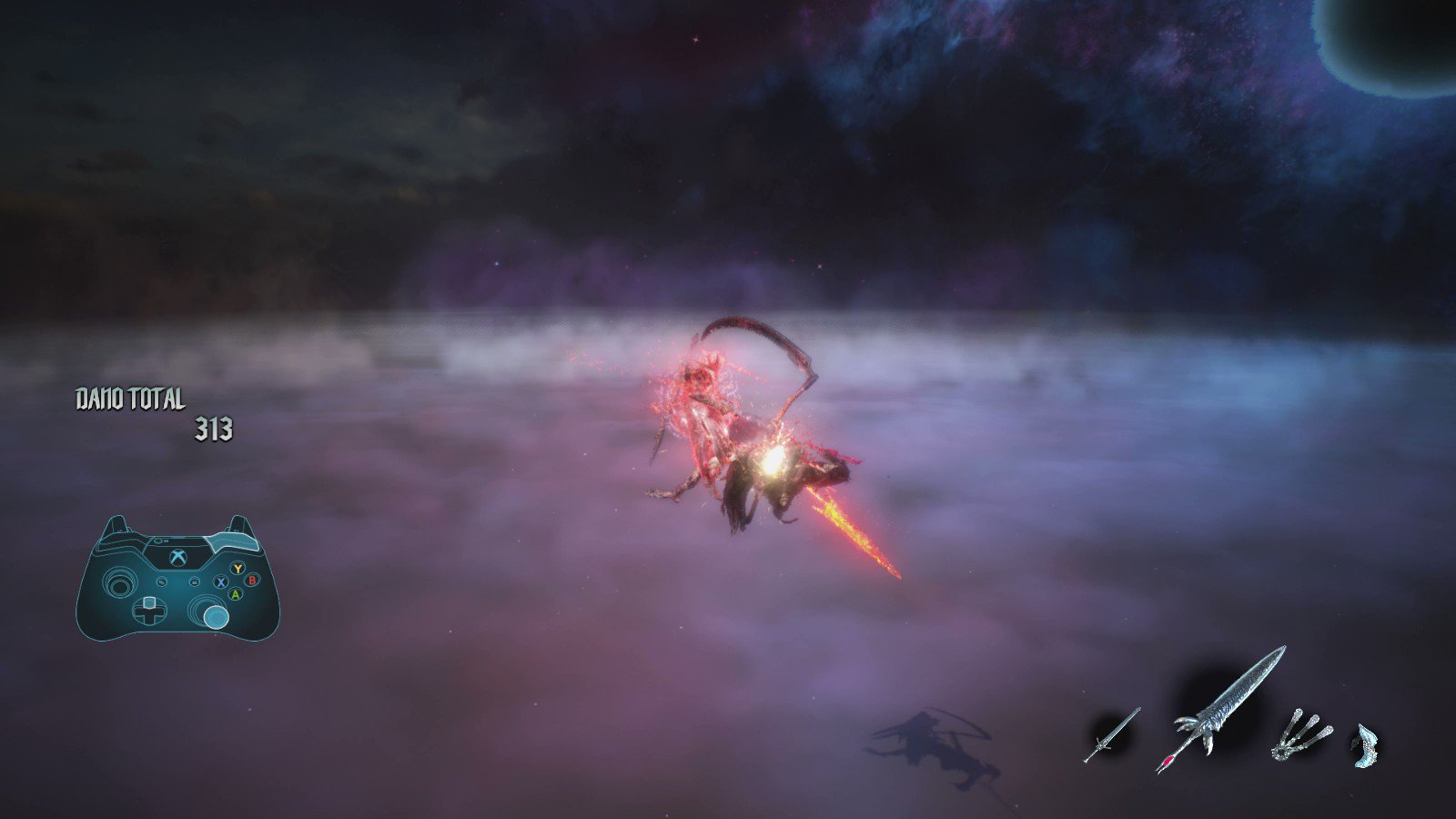This screenshot has width=1456, height=819.
Task: Click the yellow Y button on the controller diagram
Action: tap(238, 568)
